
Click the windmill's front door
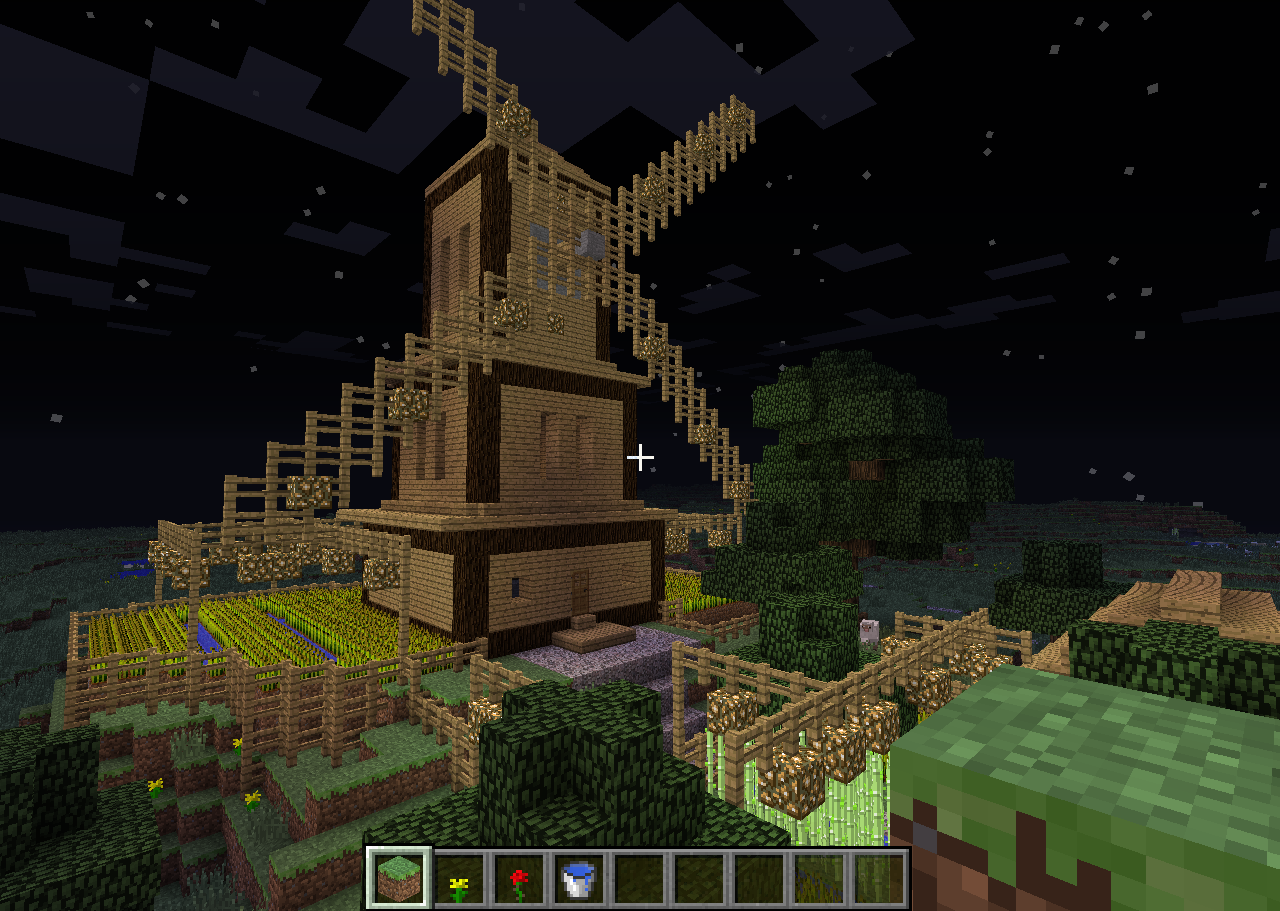[x=580, y=590]
